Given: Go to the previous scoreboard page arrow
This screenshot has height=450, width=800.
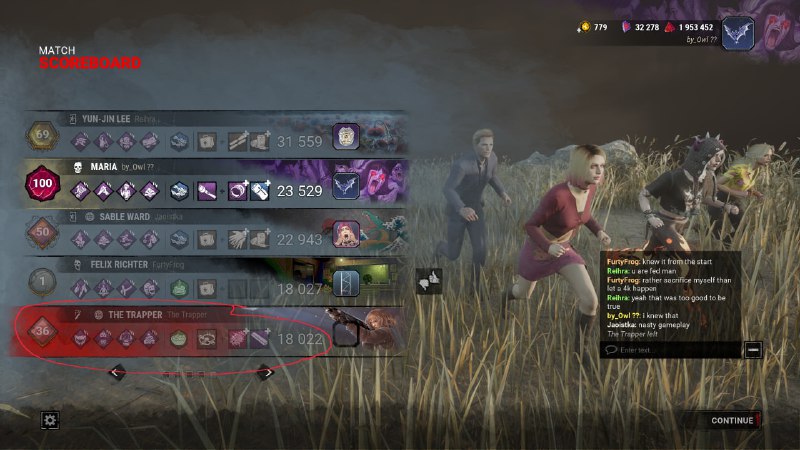Looking at the screenshot, I should (x=116, y=373).
